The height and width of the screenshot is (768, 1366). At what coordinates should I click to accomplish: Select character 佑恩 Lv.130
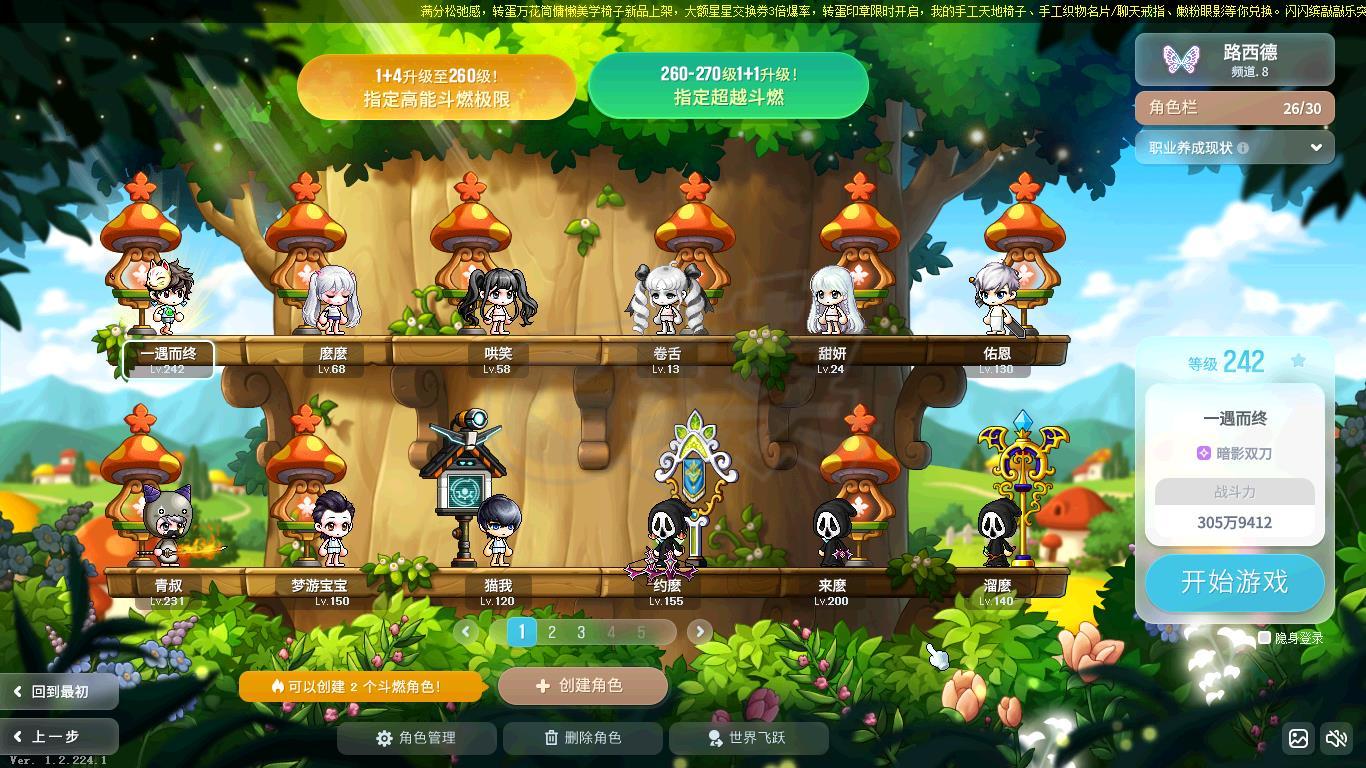(997, 300)
